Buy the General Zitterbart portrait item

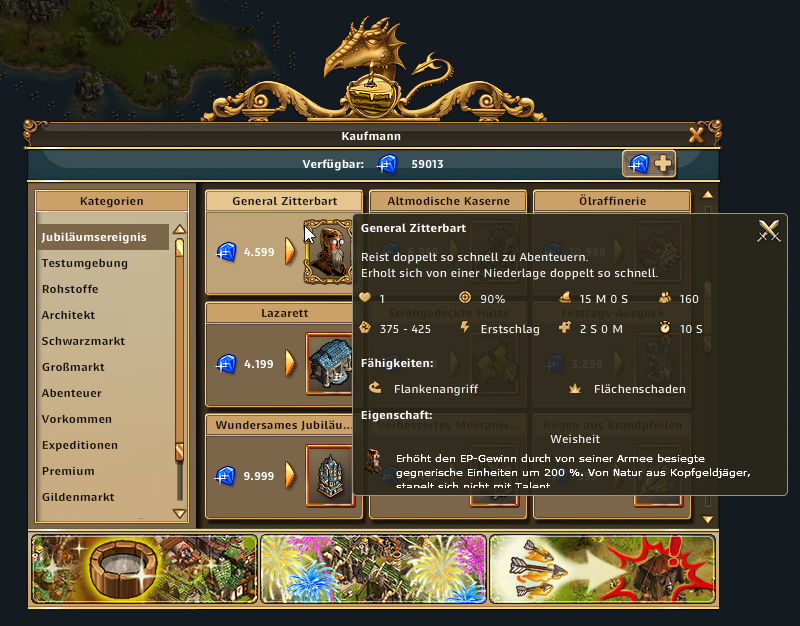point(328,251)
